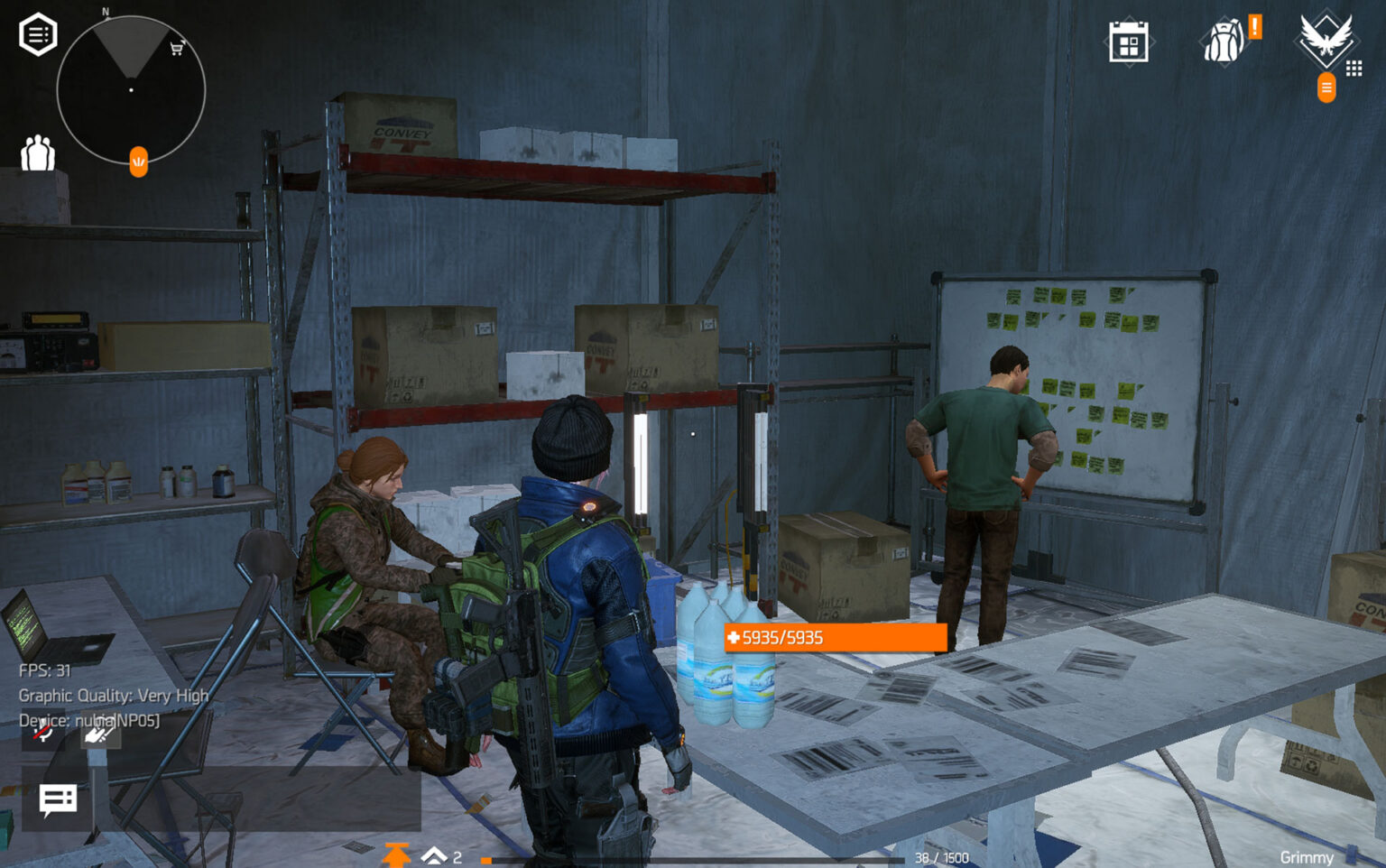
Task: Open the orange notification pill list
Action: click(1326, 88)
